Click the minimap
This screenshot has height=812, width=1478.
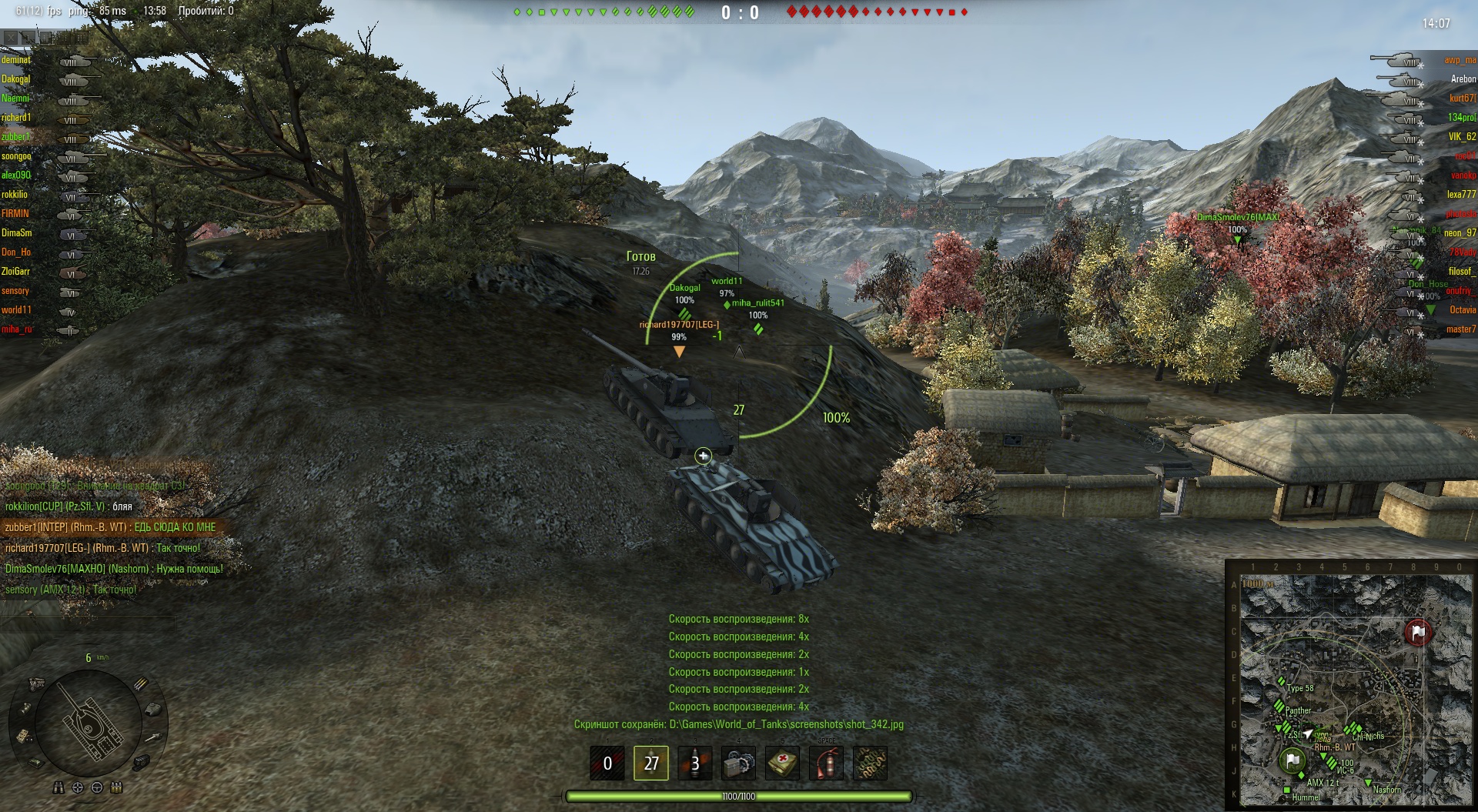(1351, 687)
